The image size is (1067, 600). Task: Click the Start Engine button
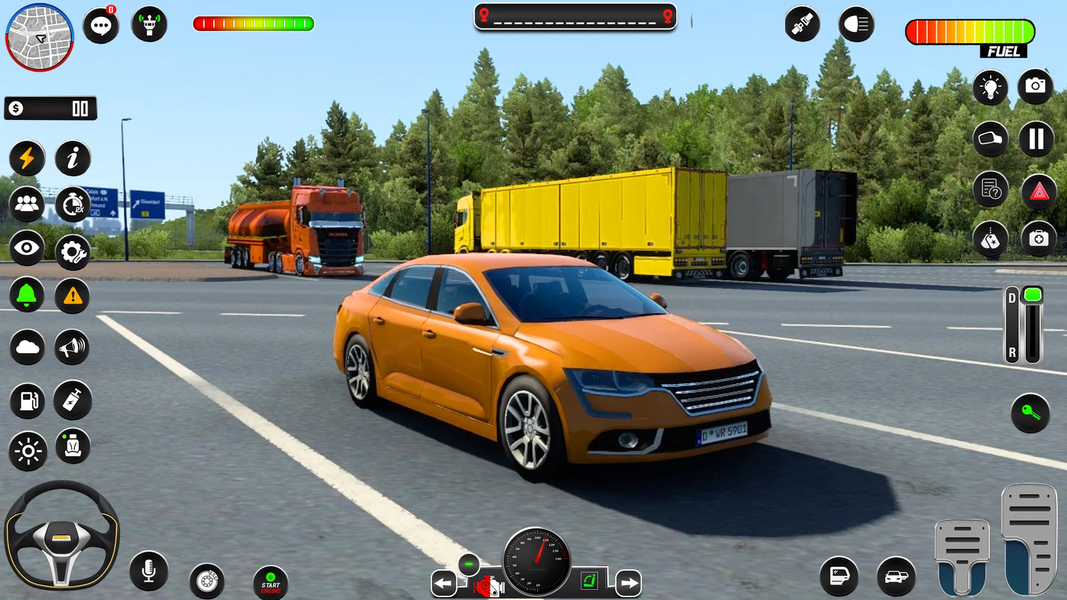[270, 582]
